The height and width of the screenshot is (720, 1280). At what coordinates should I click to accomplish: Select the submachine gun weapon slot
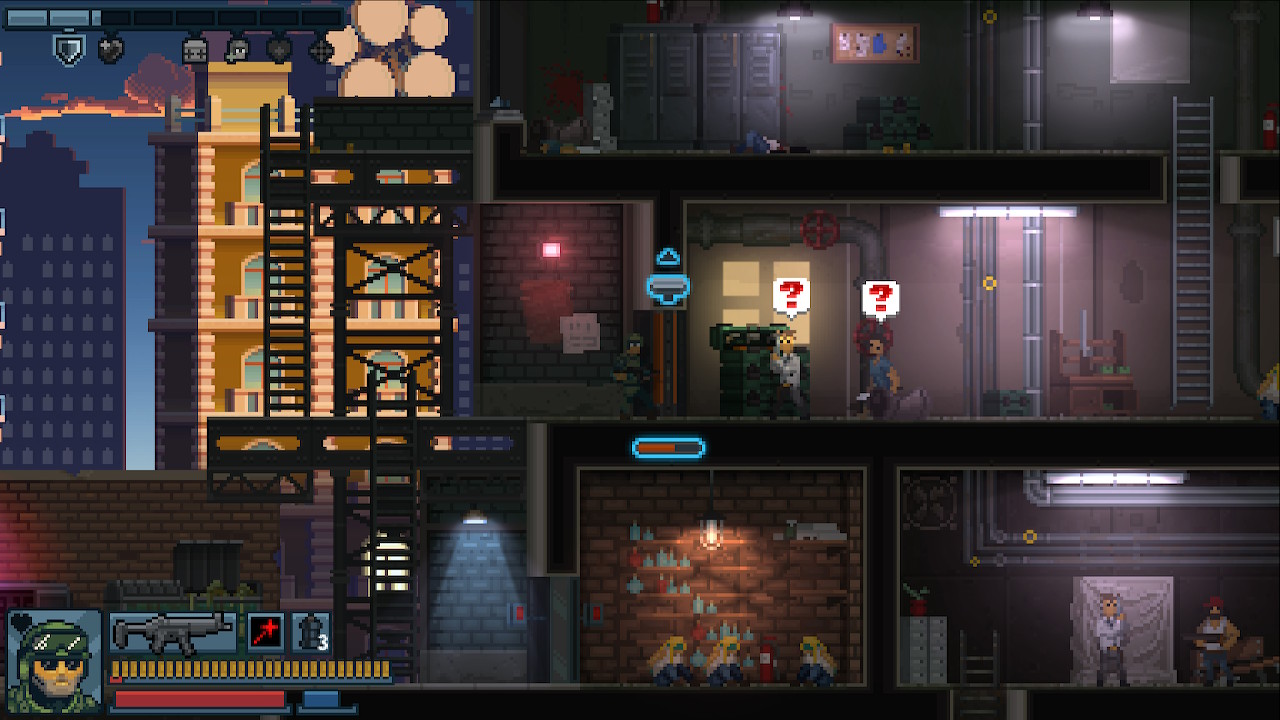(x=172, y=633)
